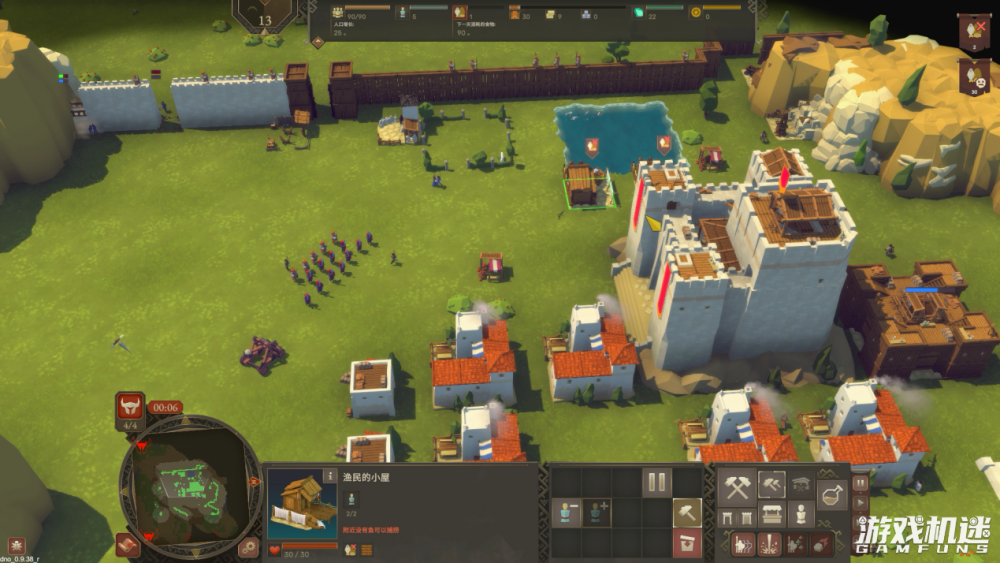Pause the game with the speed control
The width and height of the screenshot is (1000, 563).
click(860, 481)
